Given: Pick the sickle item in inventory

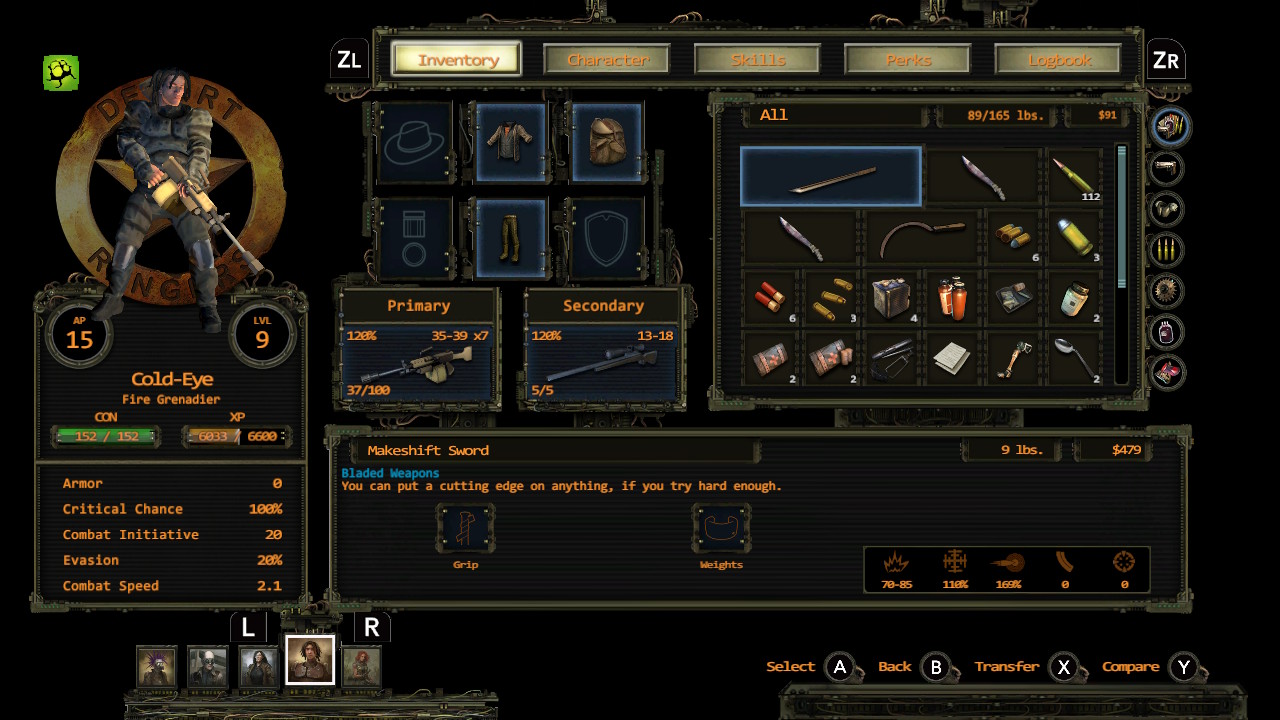Looking at the screenshot, I should coord(923,238).
